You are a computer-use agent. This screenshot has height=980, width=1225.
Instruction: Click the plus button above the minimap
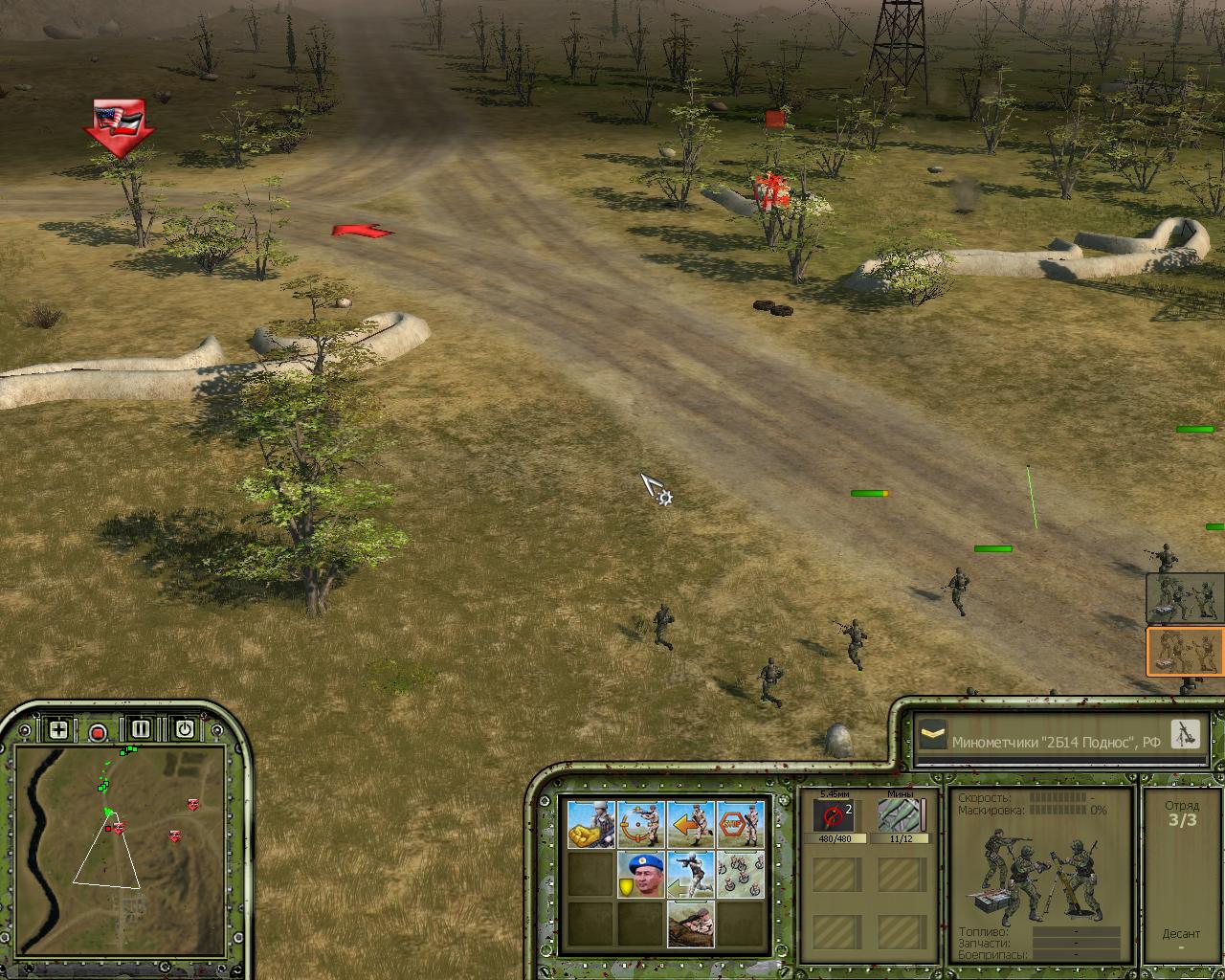(x=58, y=730)
